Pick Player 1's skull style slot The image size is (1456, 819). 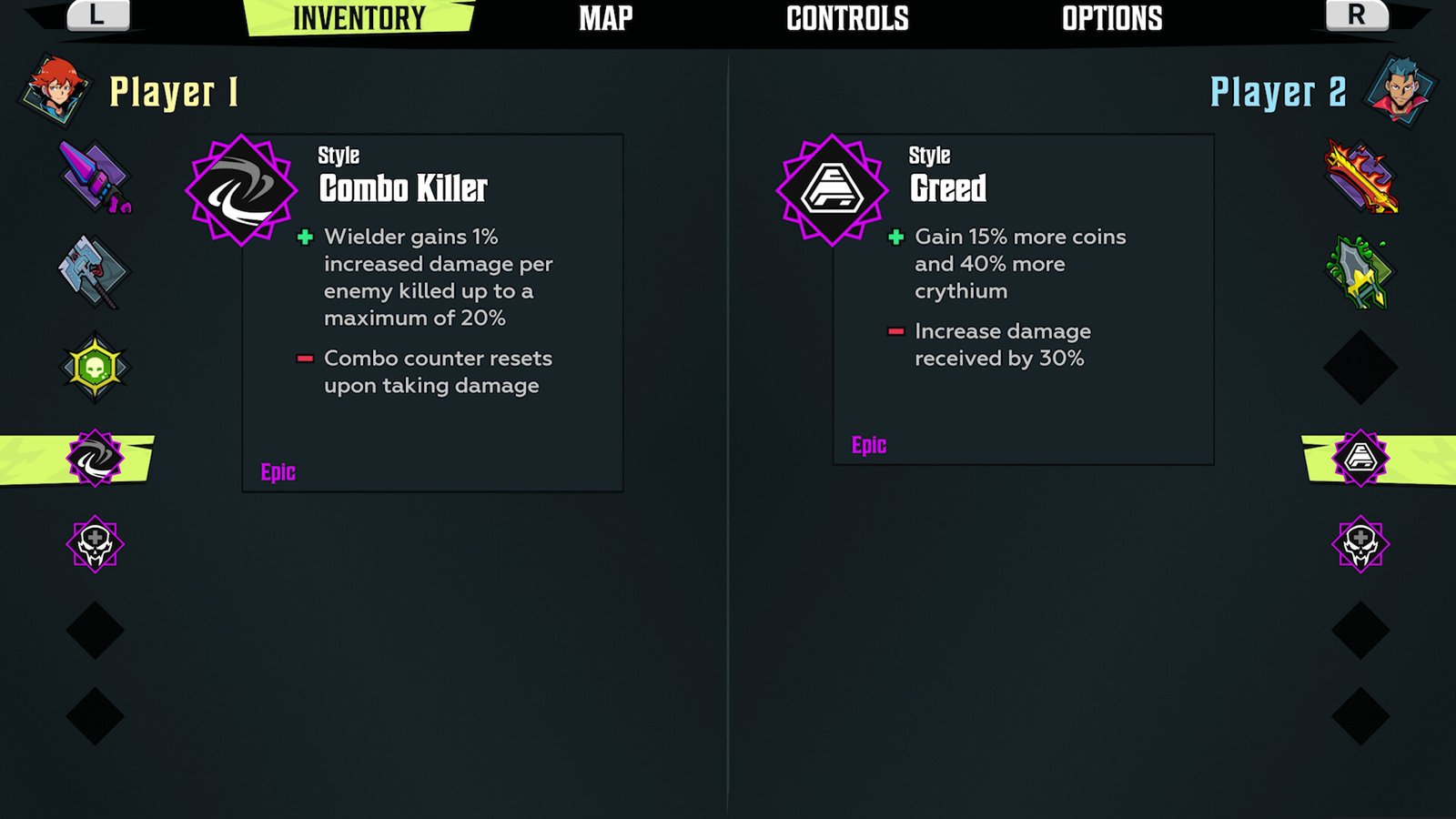pos(95,544)
